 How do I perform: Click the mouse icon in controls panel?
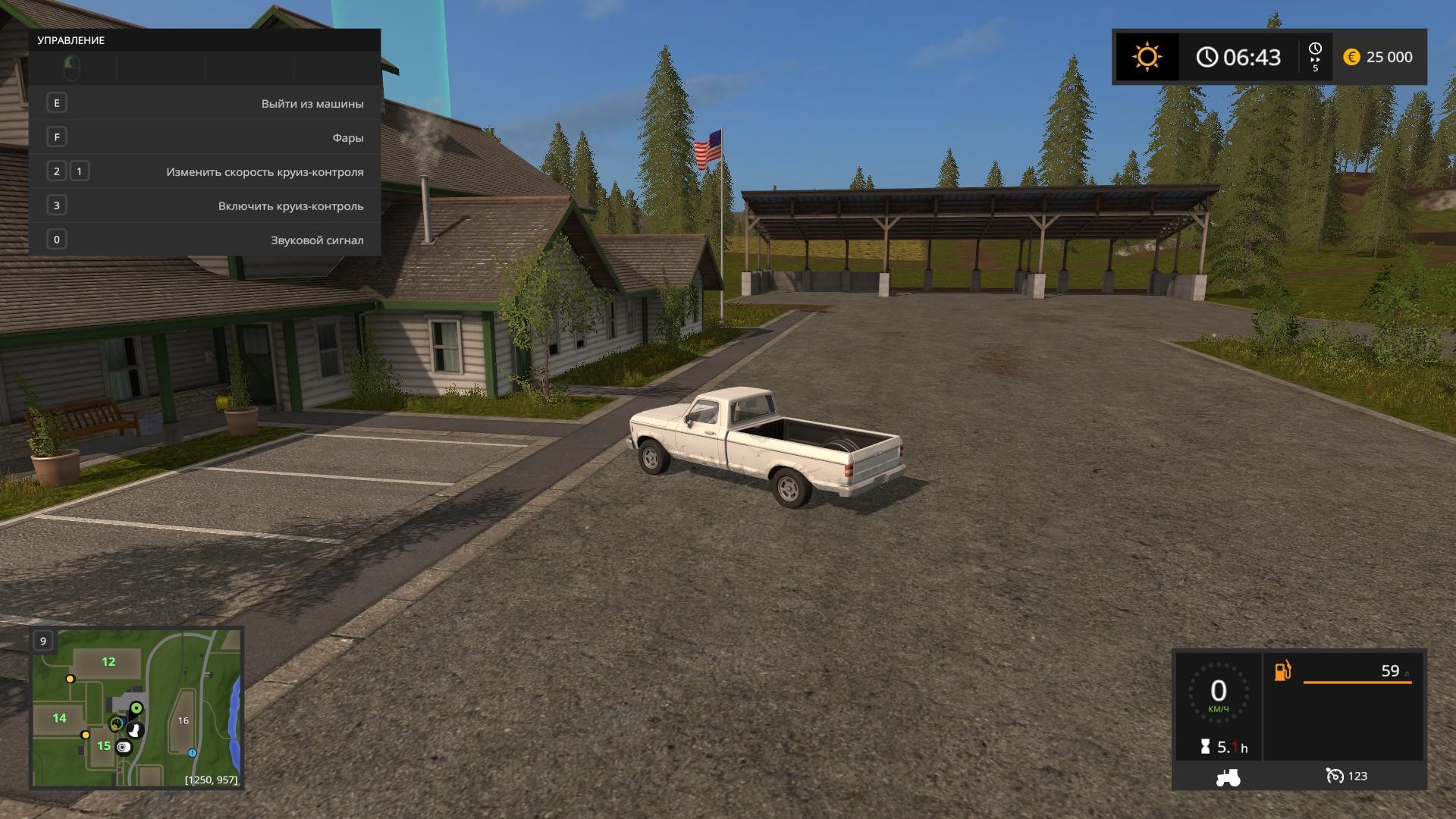point(72,68)
